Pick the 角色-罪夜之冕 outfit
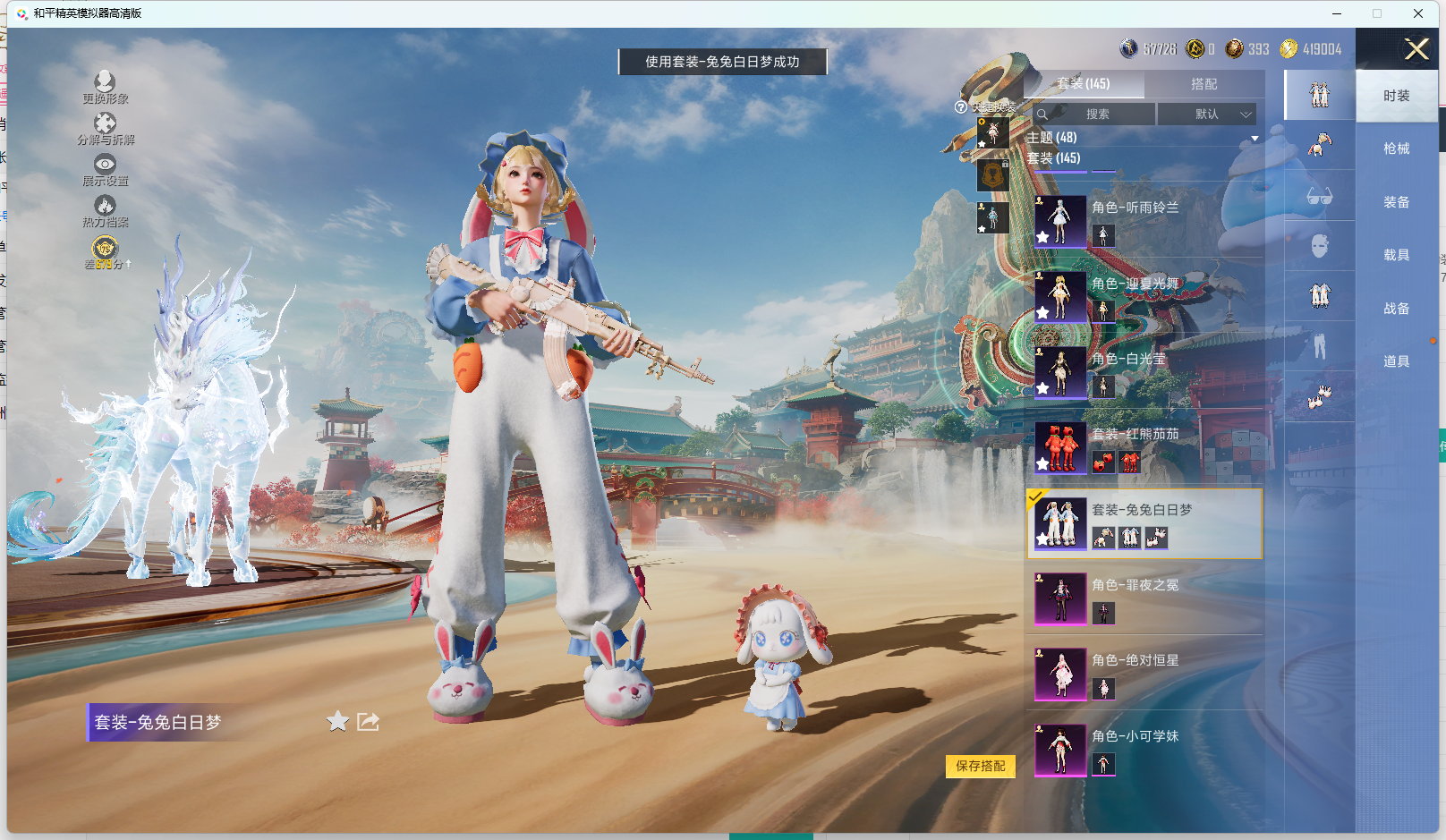The image size is (1446, 840). [x=1145, y=598]
